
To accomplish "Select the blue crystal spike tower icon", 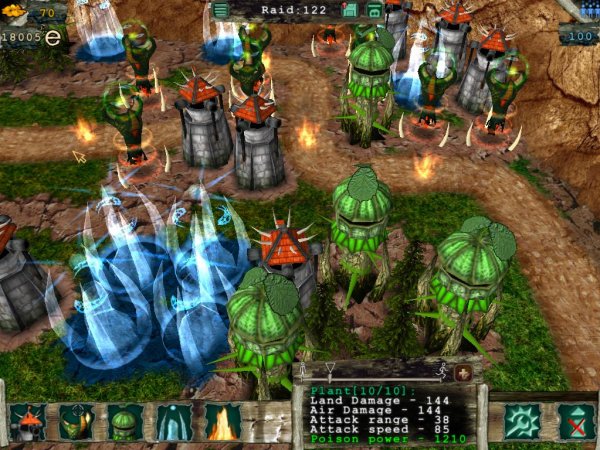I will (x=174, y=422).
